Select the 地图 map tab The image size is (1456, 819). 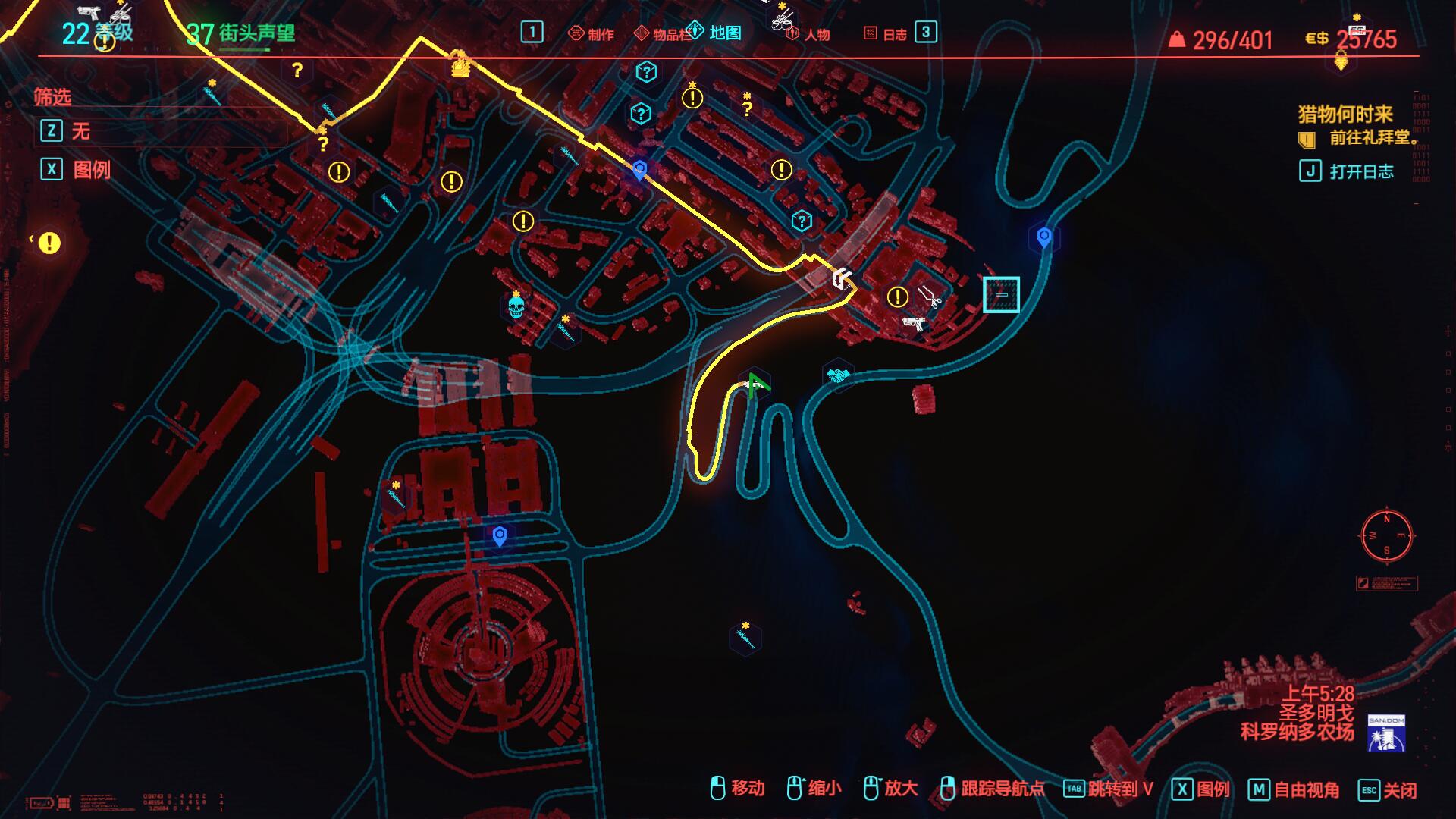716,33
